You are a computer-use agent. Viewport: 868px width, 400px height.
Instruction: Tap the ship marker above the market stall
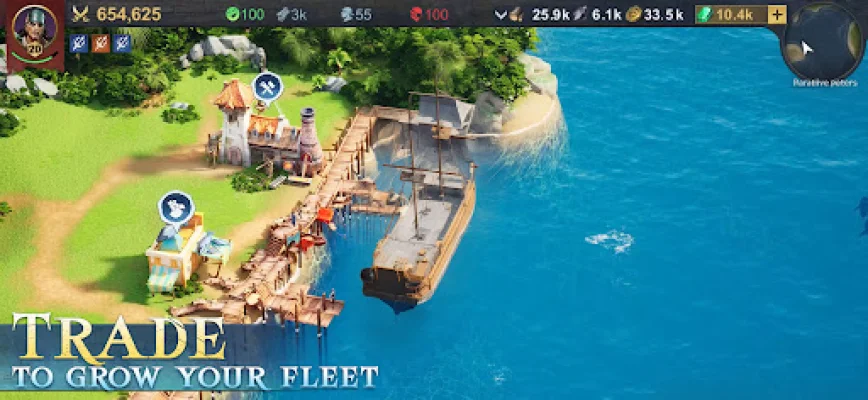tap(176, 207)
